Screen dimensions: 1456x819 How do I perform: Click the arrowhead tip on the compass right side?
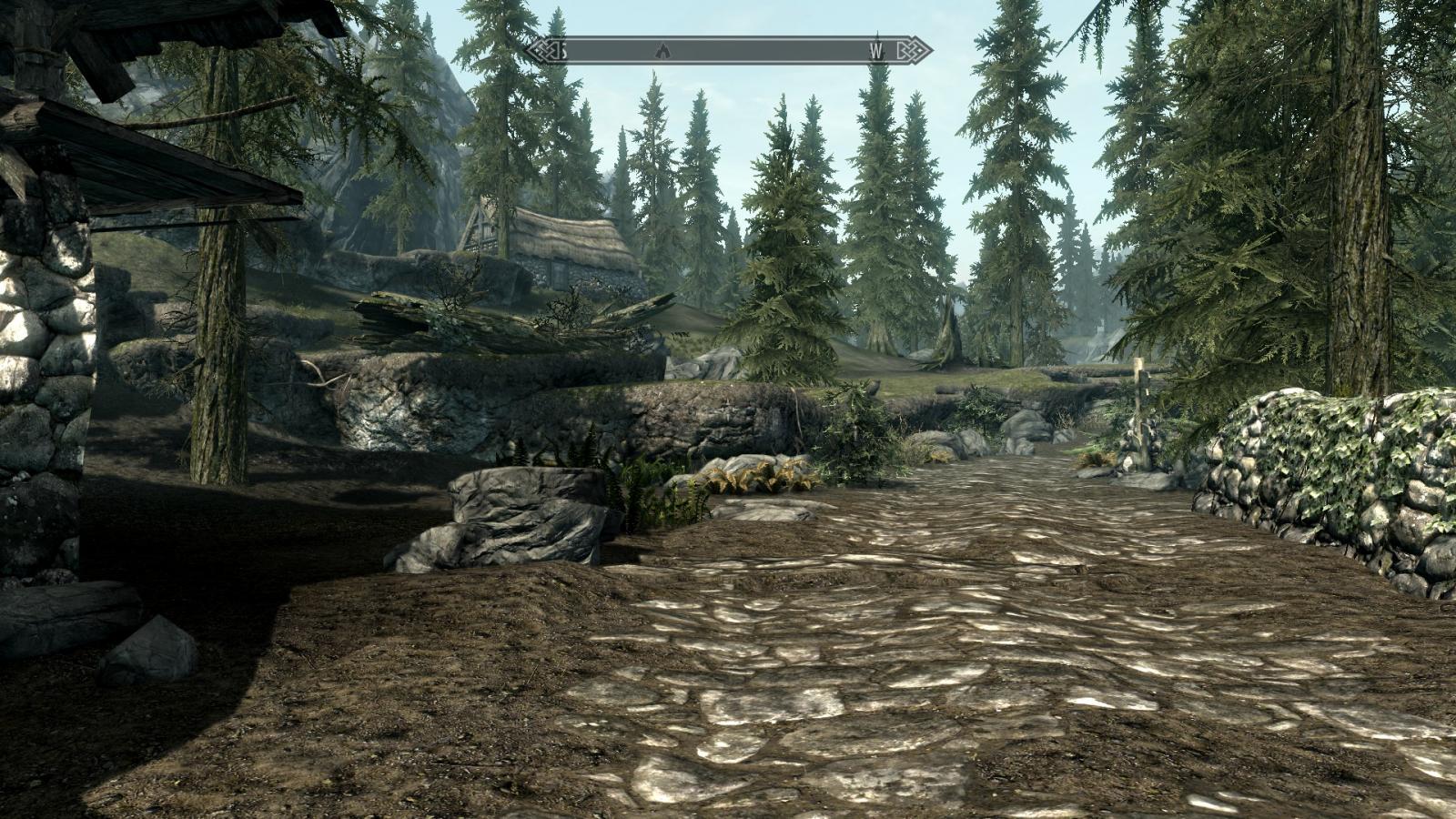coord(931,52)
